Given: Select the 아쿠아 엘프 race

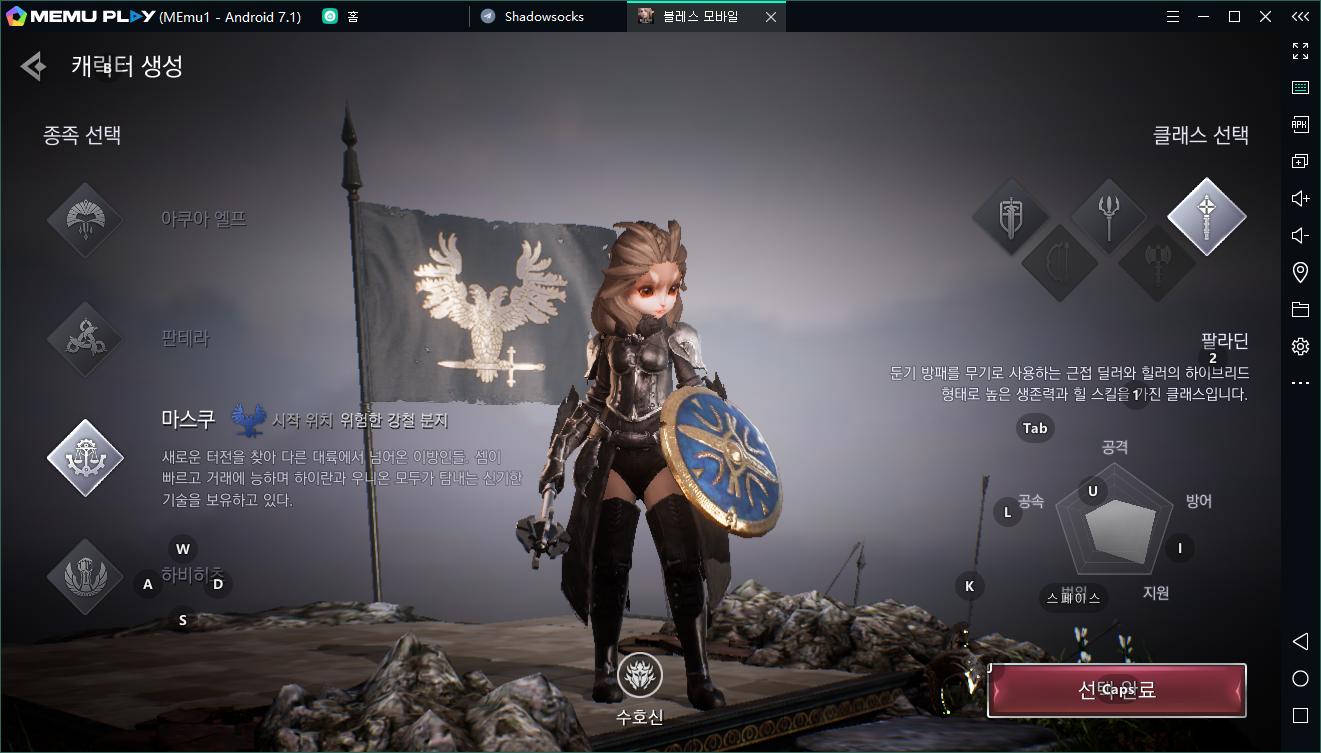Looking at the screenshot, I should (x=85, y=220).
